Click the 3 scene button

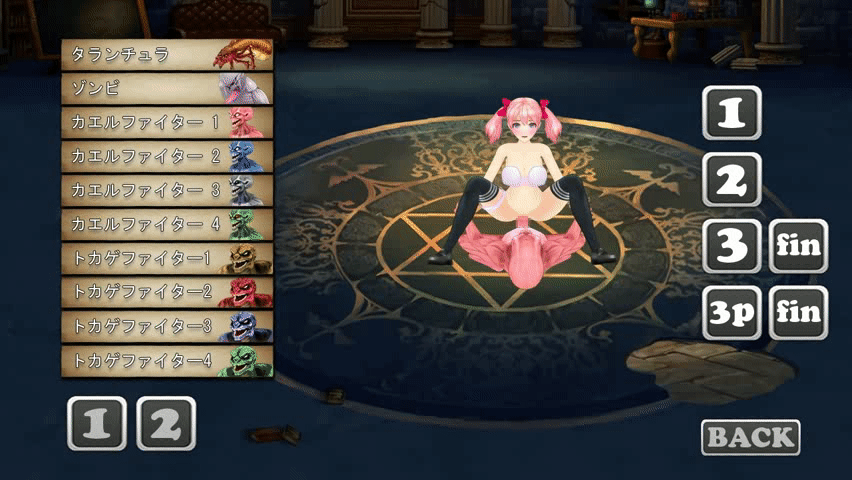tap(732, 246)
